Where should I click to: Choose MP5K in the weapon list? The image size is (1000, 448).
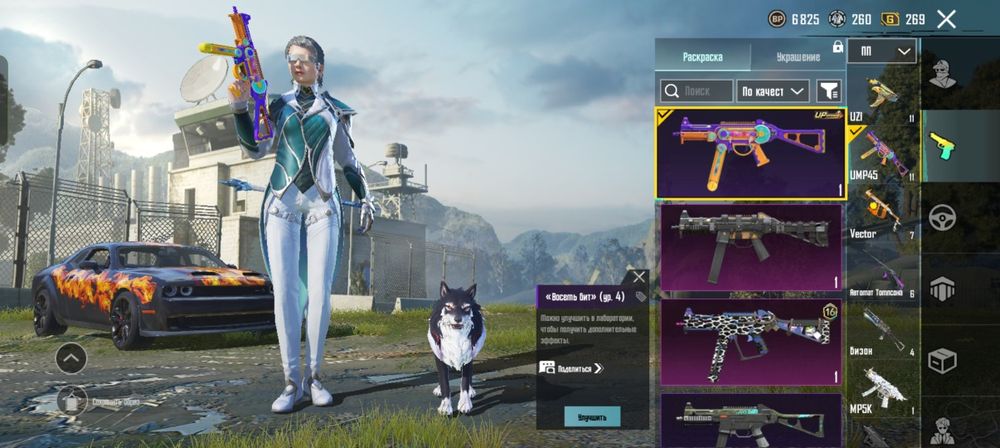[881, 388]
